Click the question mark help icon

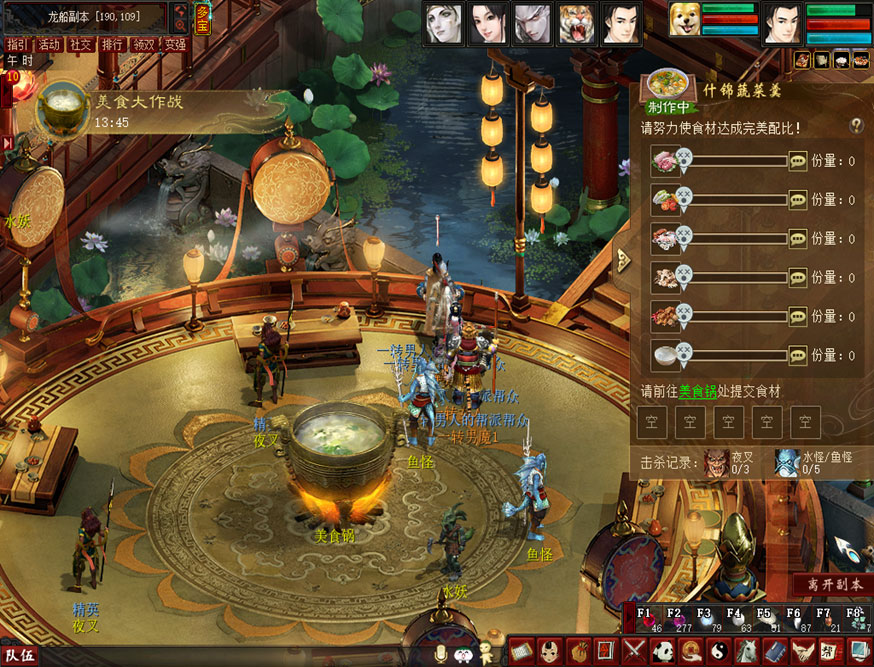point(856,125)
